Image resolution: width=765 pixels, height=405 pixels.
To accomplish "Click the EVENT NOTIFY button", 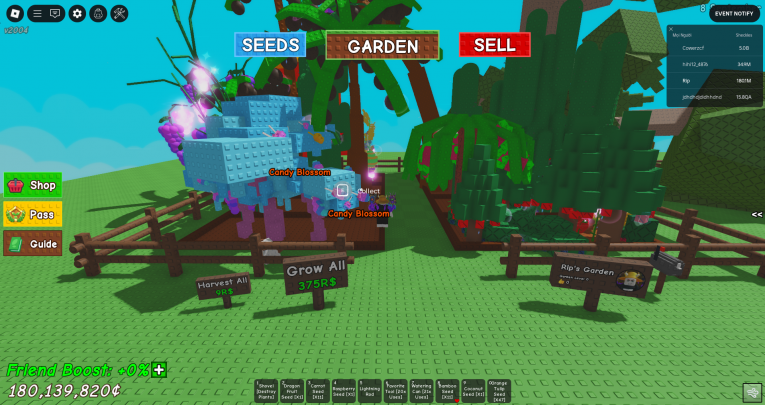I will click(x=734, y=13).
